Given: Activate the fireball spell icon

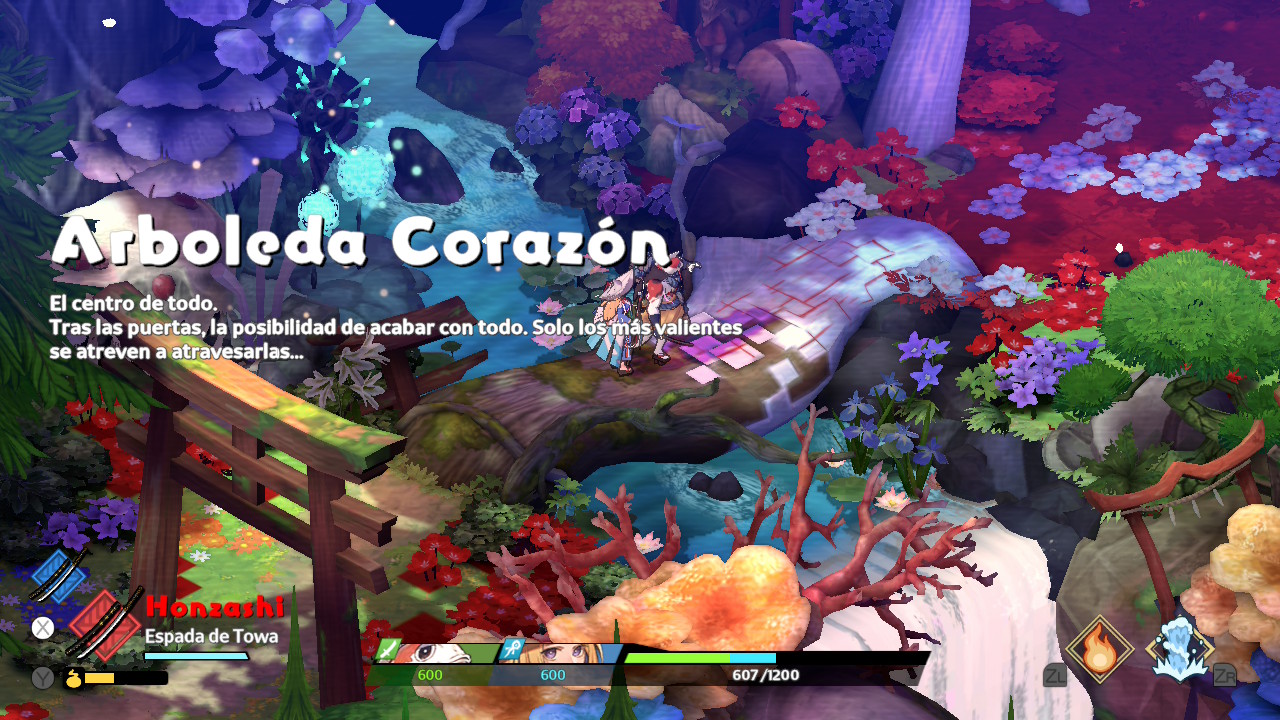Looking at the screenshot, I should pyautogui.click(x=1099, y=649).
